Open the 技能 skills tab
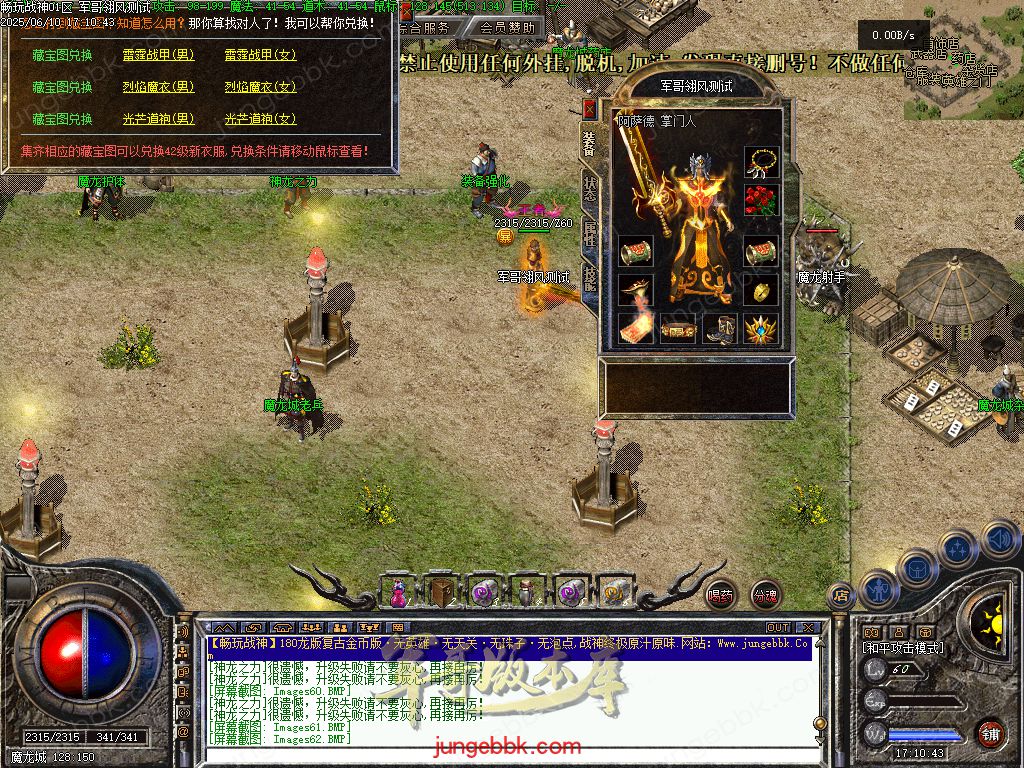1024x768 pixels. pos(590,276)
